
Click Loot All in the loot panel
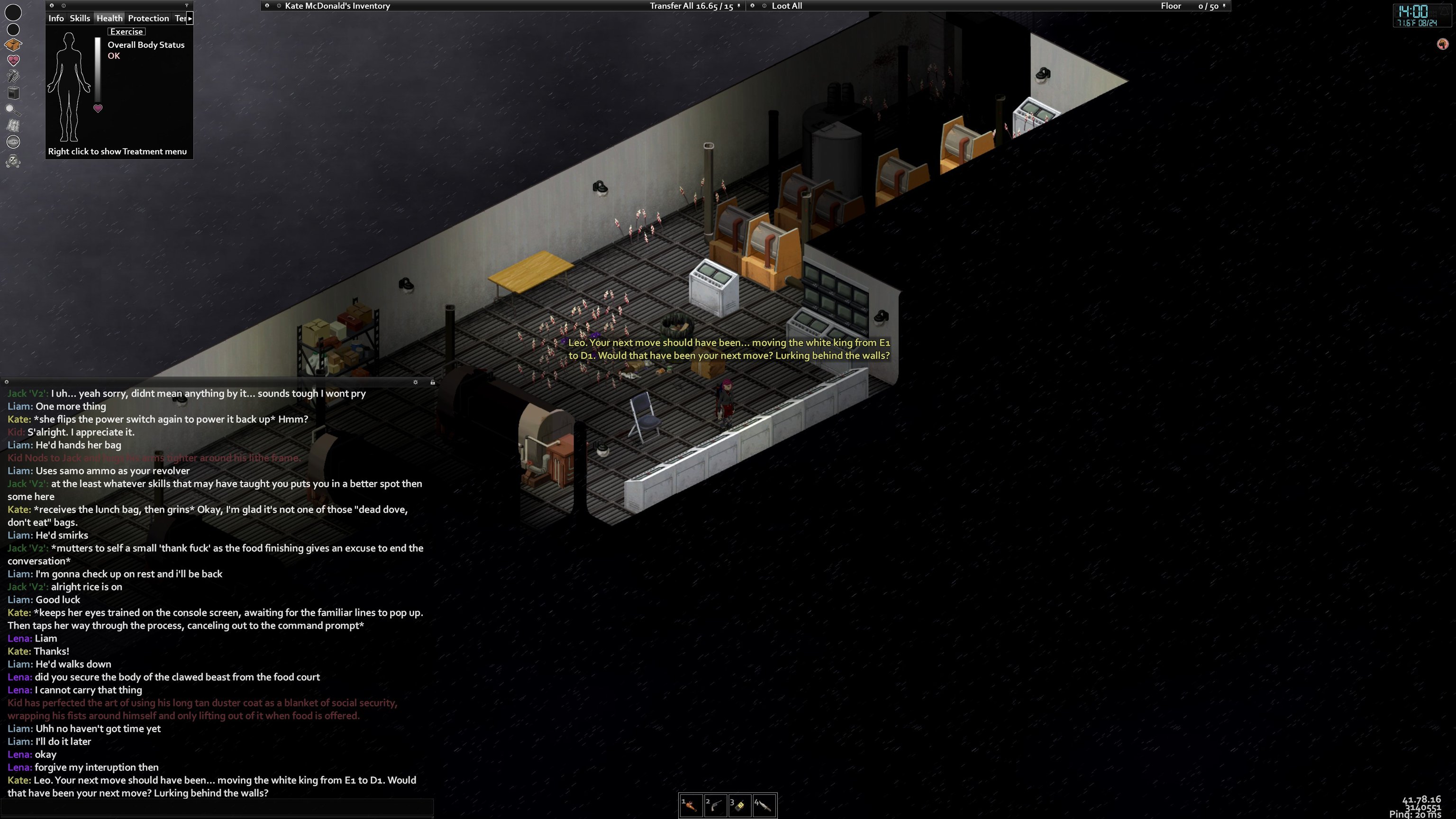tap(787, 6)
